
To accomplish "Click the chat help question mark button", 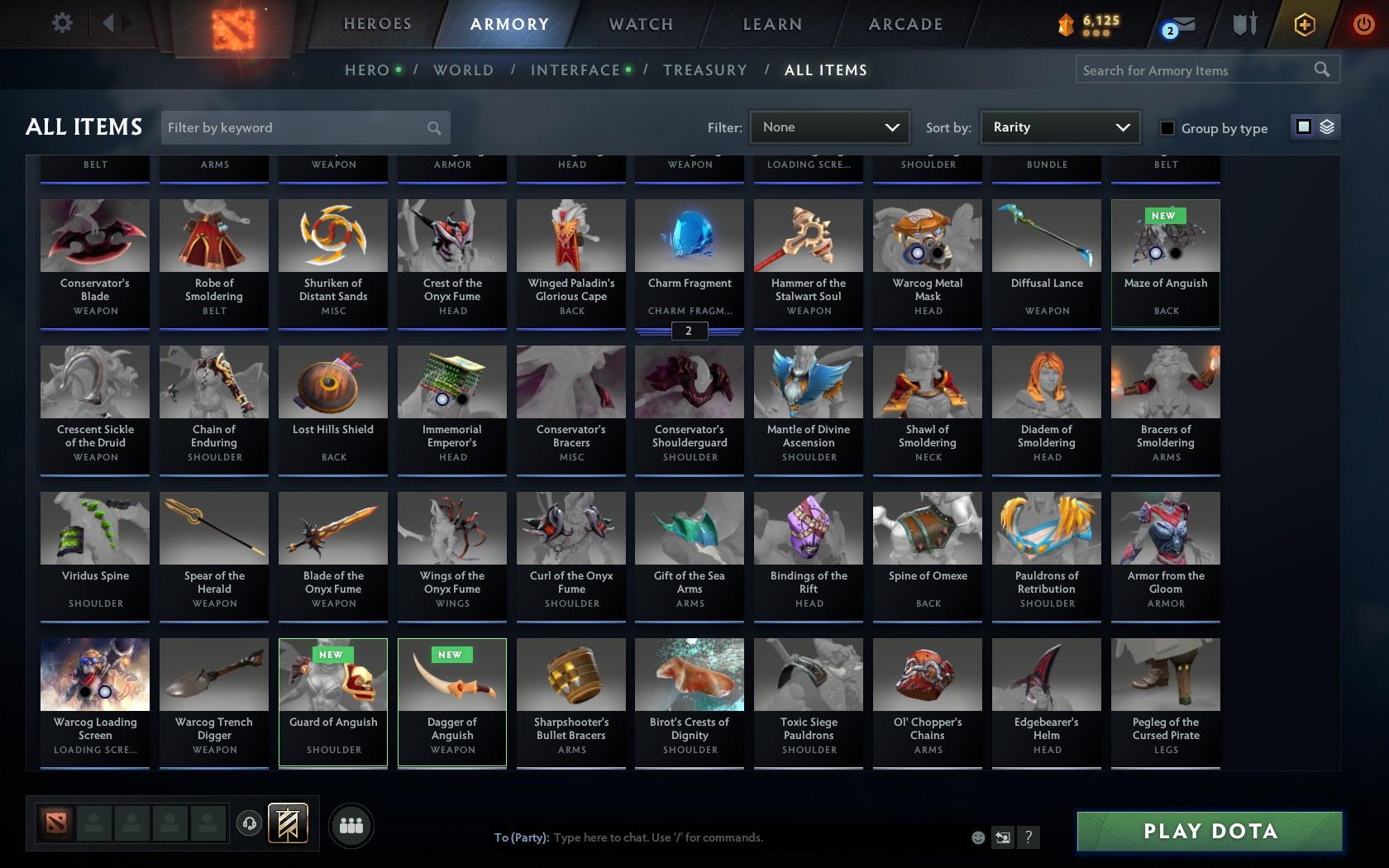I will pyautogui.click(x=1028, y=837).
